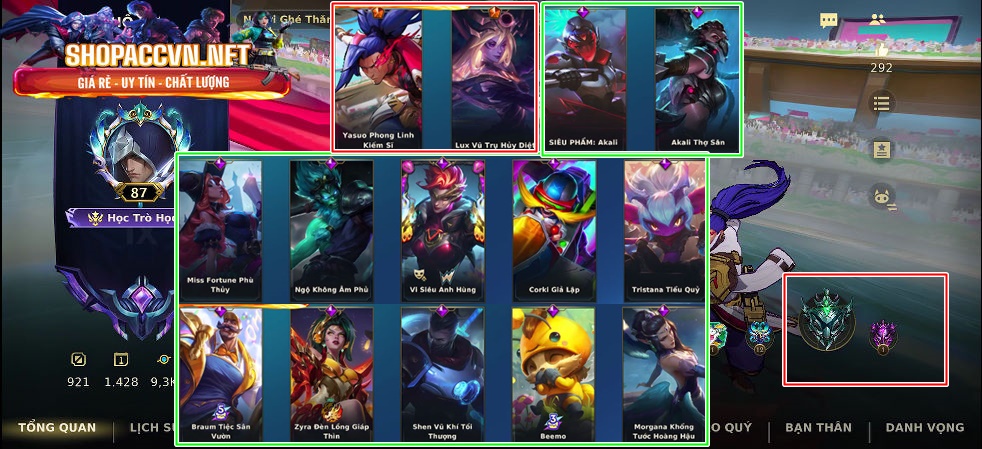Select the Tristana Tiểu Quỷ skin card

(x=664, y=228)
